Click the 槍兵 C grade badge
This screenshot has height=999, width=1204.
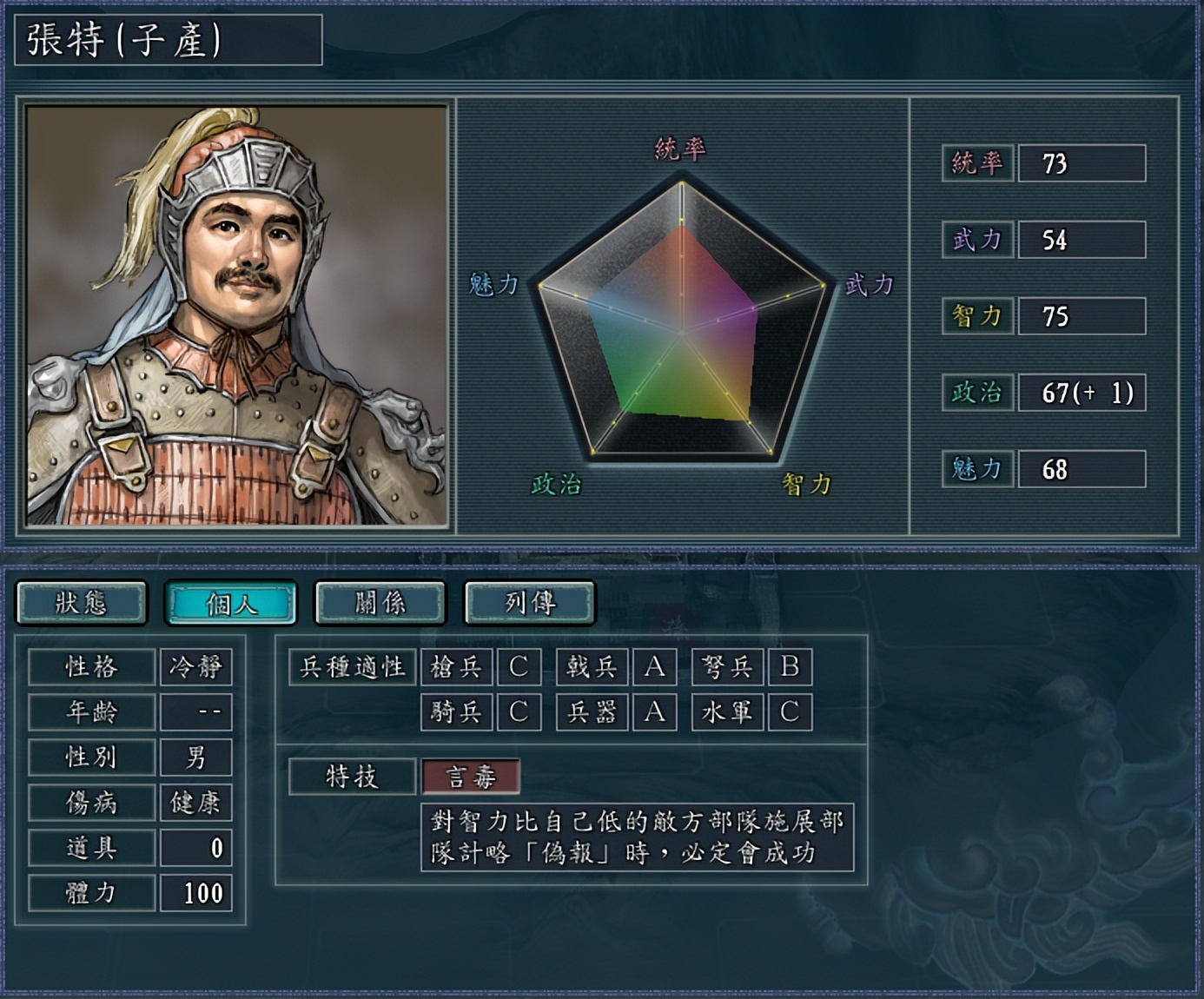pos(519,667)
